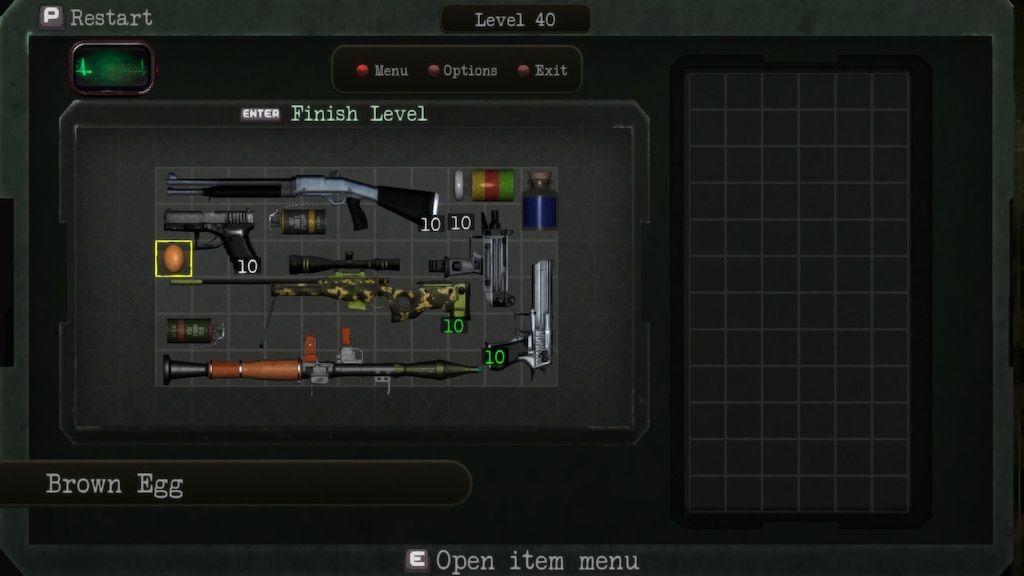Pick the rifle scope attachment
This screenshot has height=576, width=1024.
click(343, 264)
